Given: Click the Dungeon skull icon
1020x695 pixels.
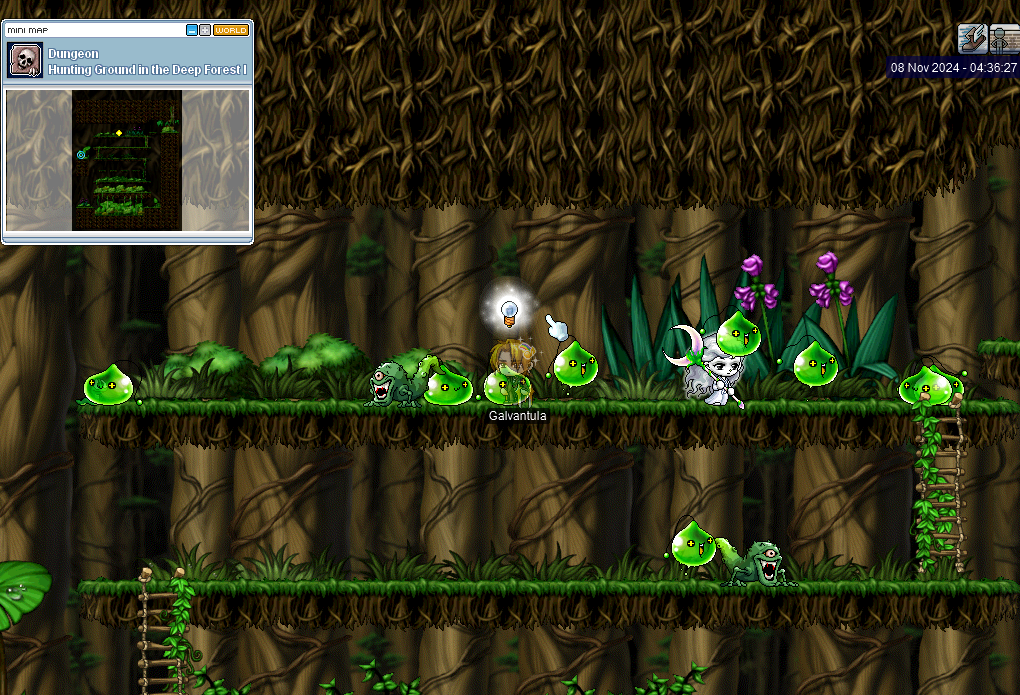Looking at the screenshot, I should [x=24, y=61].
